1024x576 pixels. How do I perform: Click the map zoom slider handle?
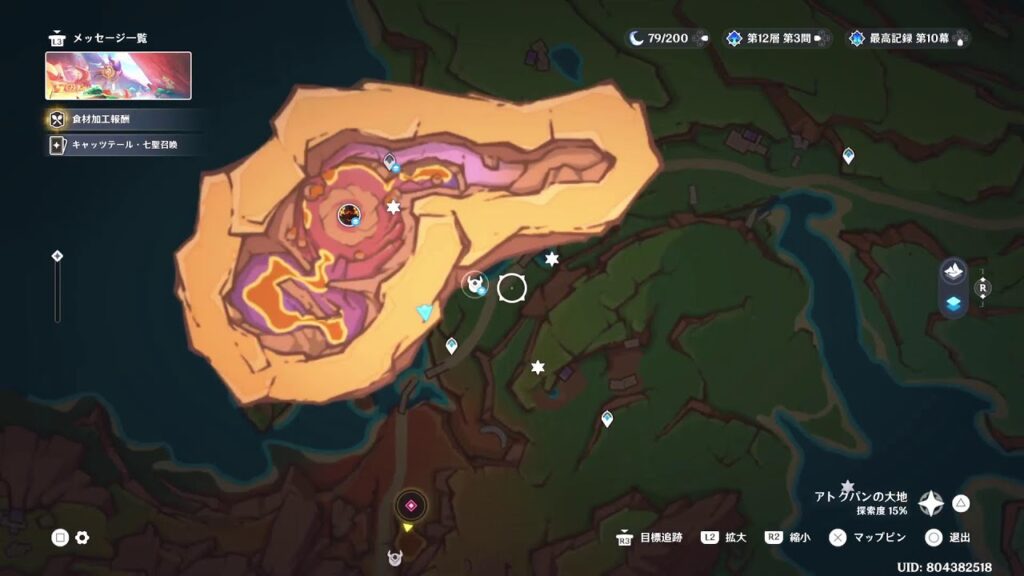coord(57,256)
